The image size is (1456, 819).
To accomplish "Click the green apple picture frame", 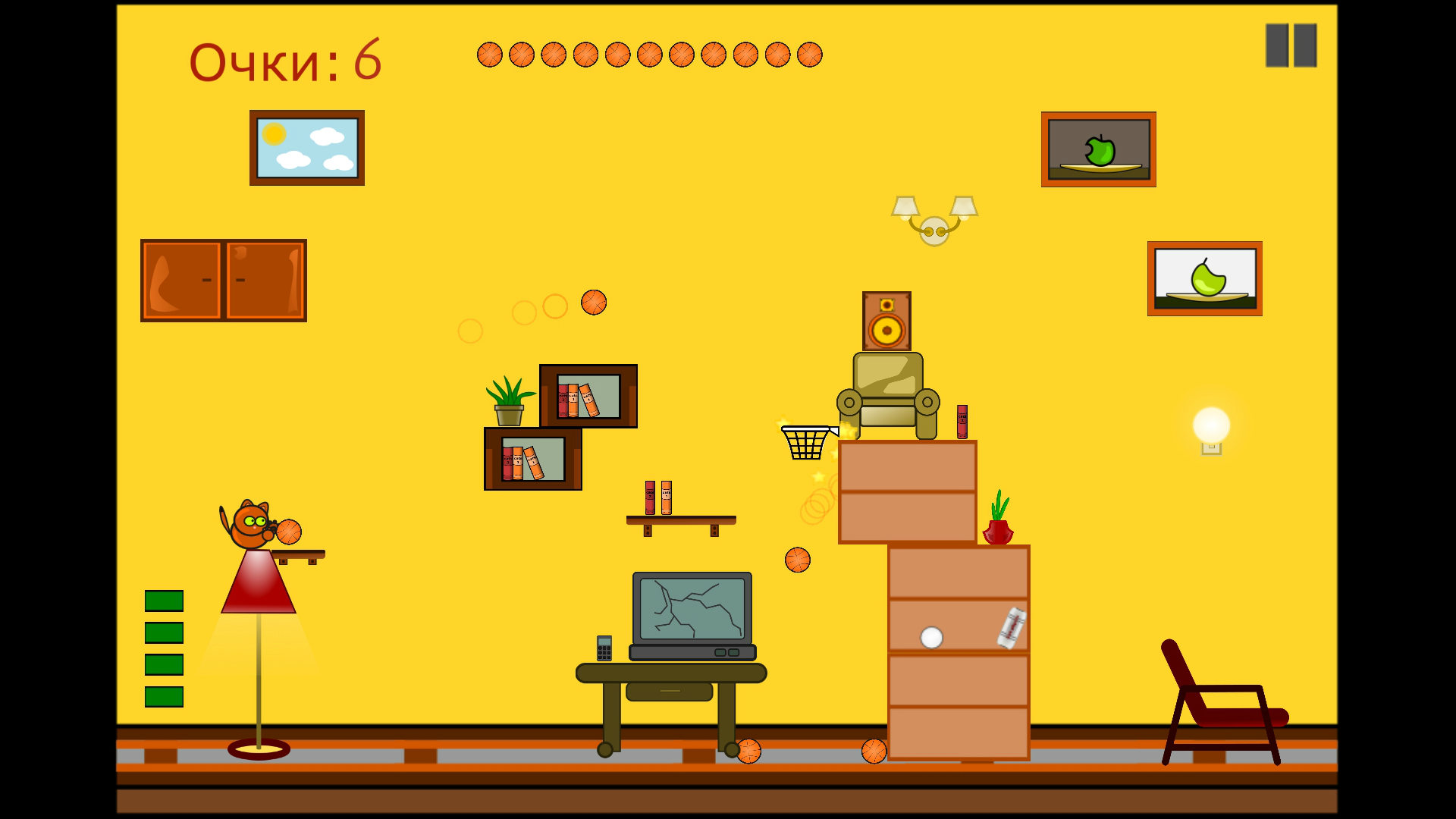I will 1099,149.
